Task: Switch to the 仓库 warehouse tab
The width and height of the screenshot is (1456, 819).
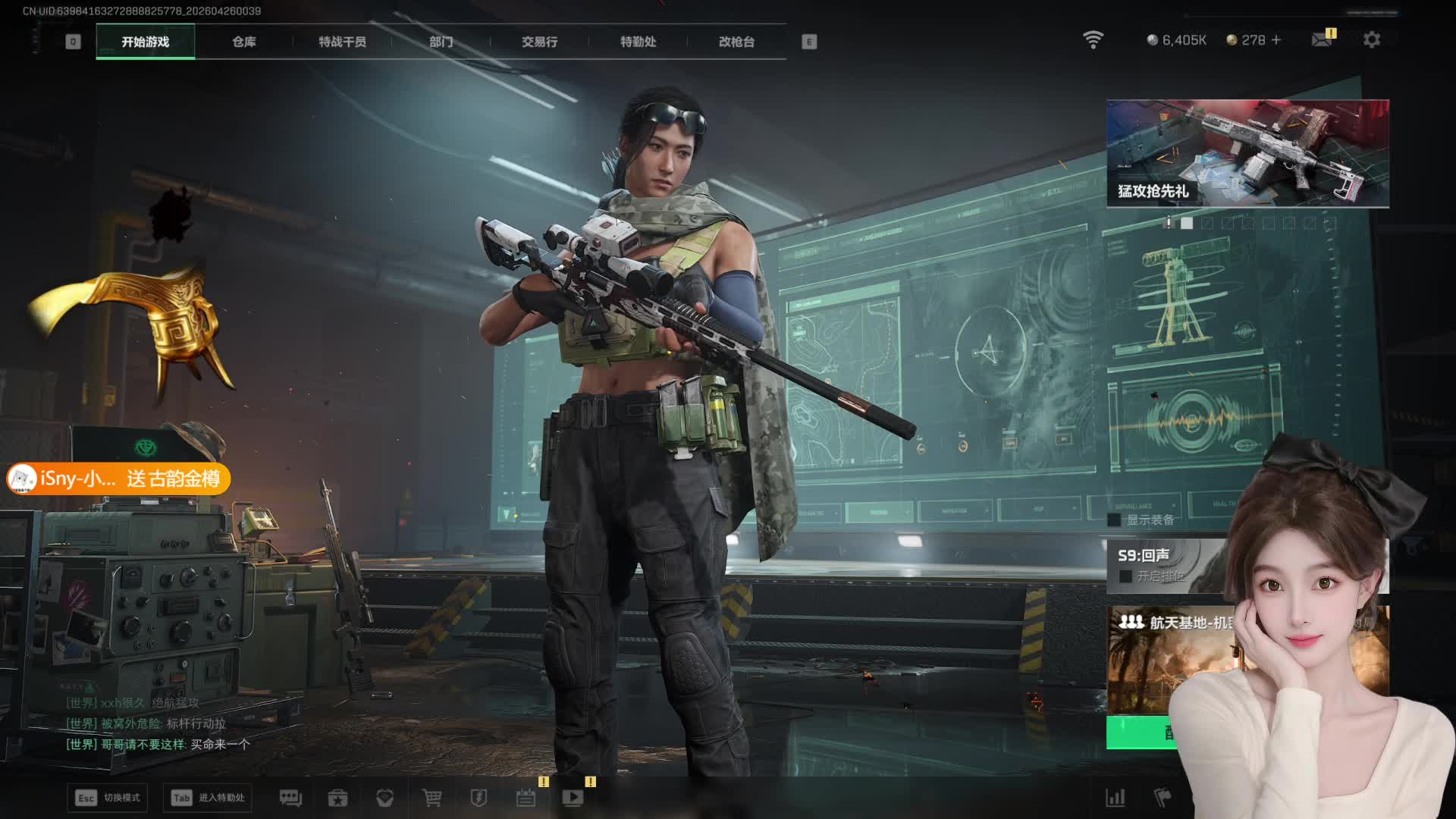Action: click(243, 42)
